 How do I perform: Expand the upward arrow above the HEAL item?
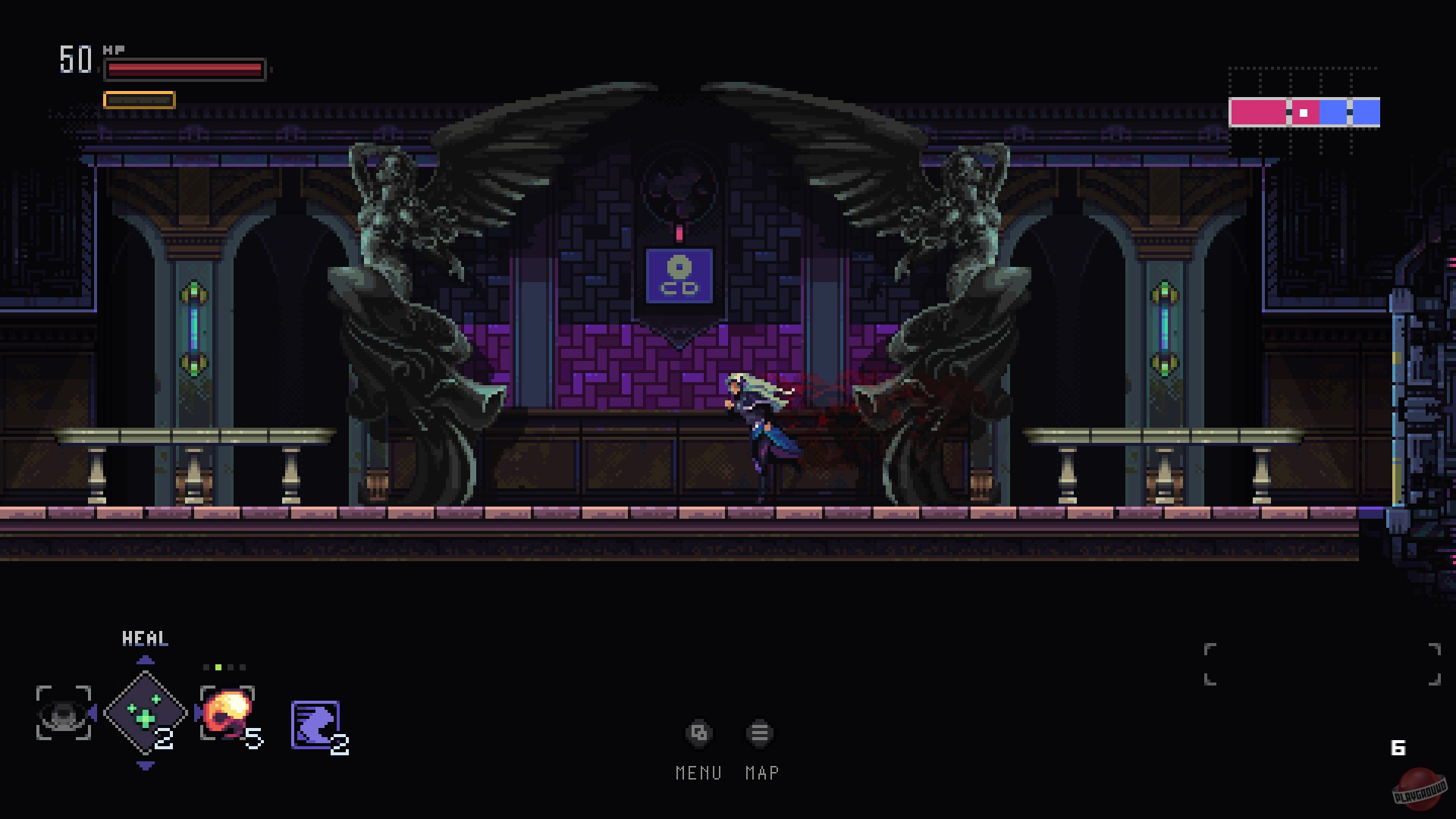coord(145,660)
